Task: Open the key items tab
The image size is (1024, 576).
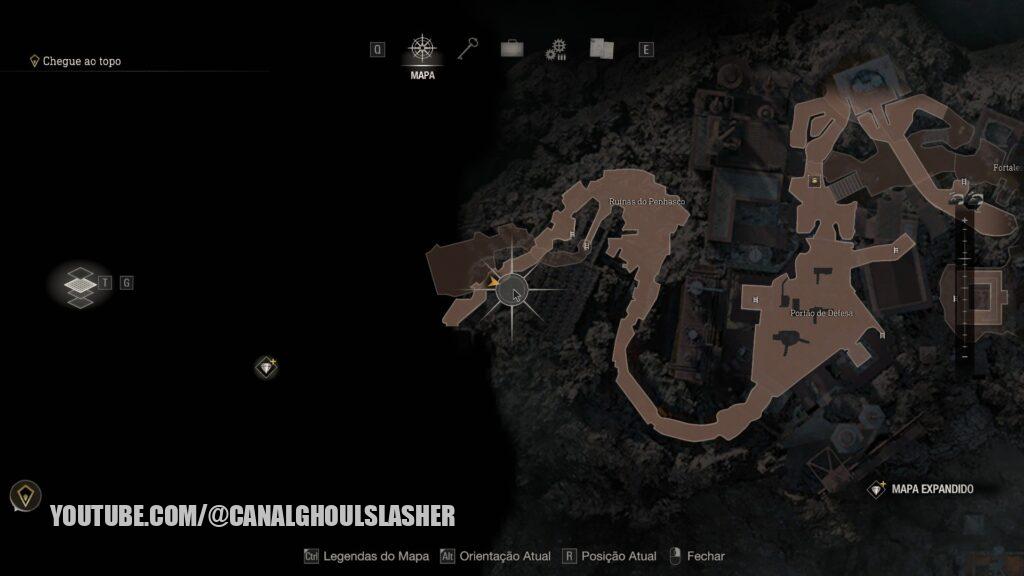Action: tap(469, 48)
